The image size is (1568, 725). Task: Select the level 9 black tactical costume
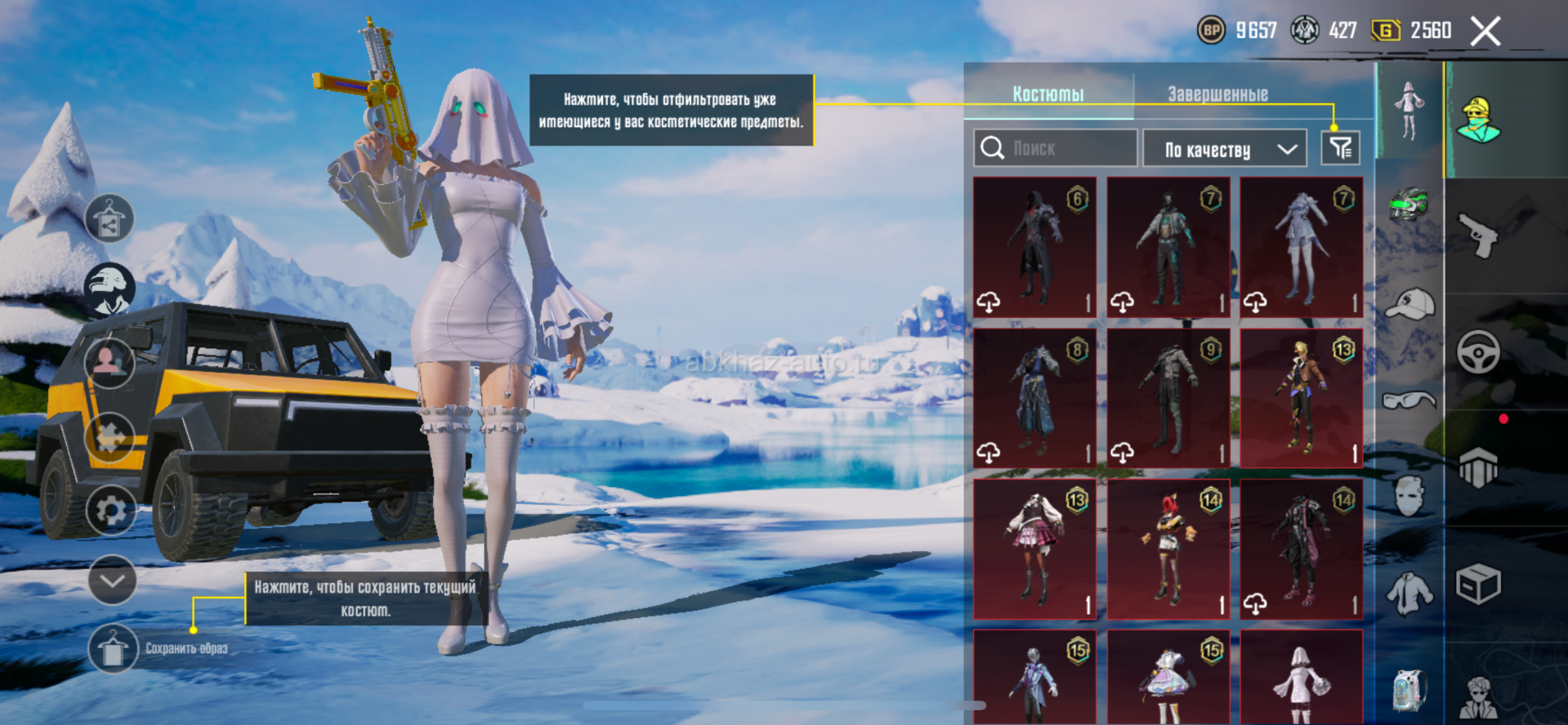tap(1168, 398)
